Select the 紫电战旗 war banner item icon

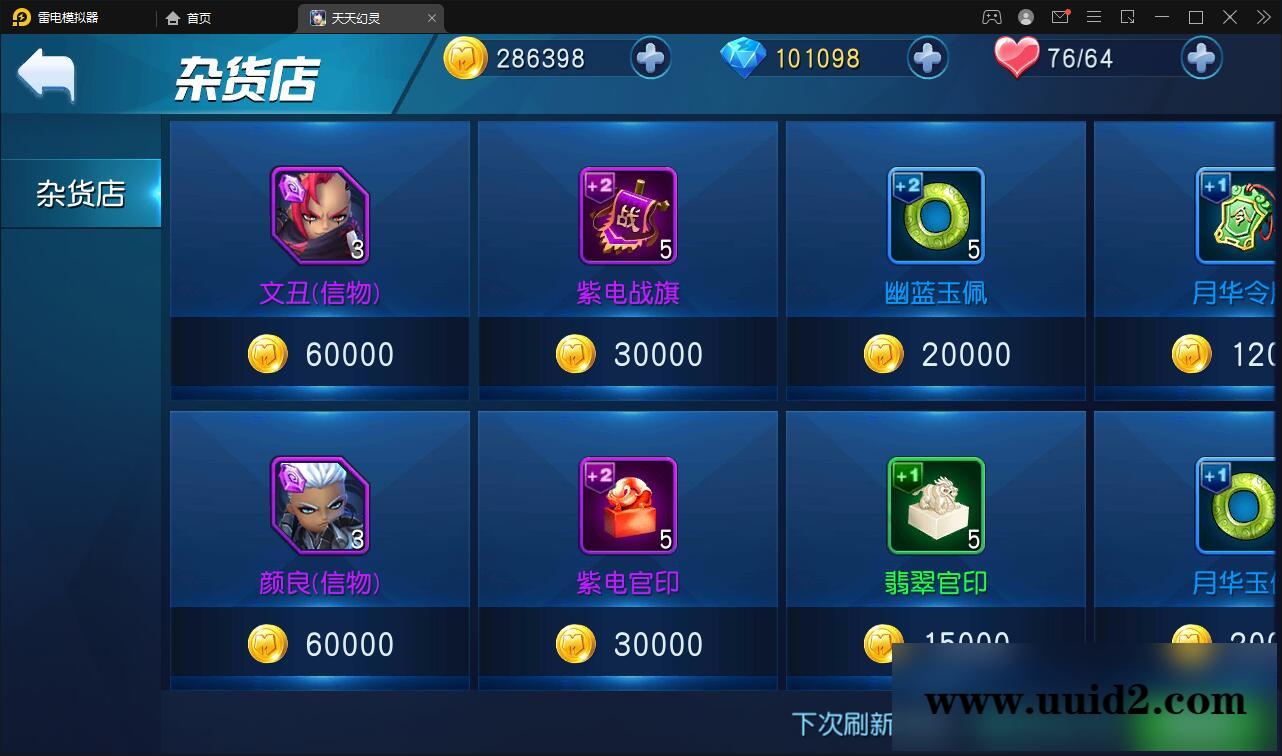[627, 213]
